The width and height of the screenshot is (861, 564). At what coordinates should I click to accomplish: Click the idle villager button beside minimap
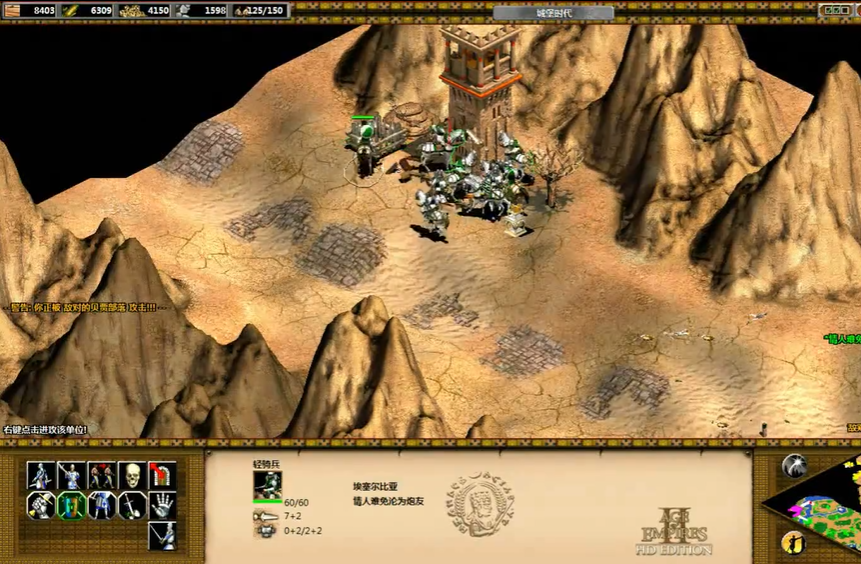coord(793,543)
